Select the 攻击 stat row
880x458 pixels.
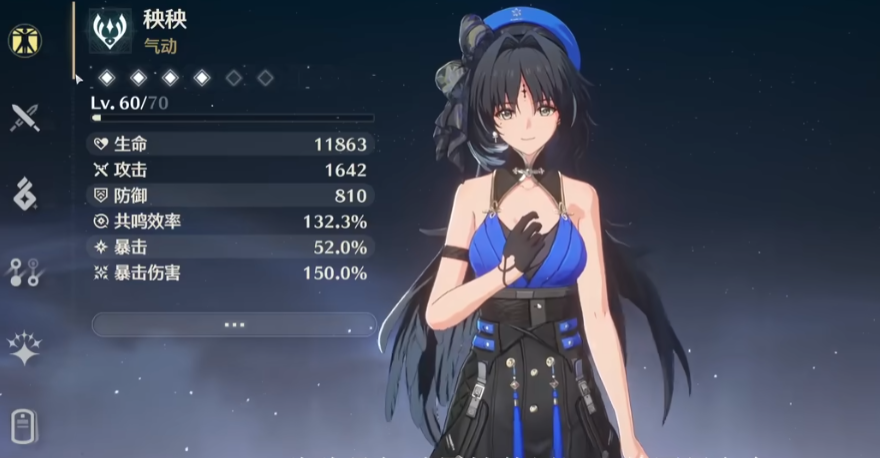click(232, 170)
